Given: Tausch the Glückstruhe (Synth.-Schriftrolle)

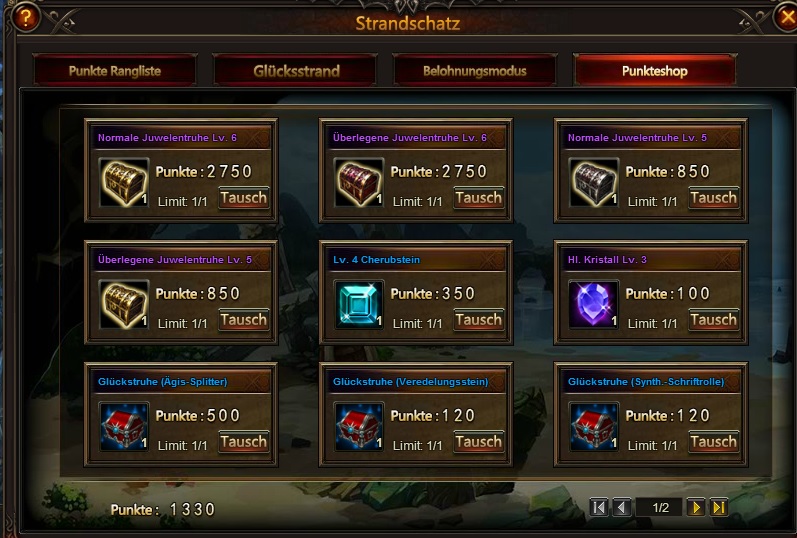Looking at the screenshot, I should click(x=713, y=442).
